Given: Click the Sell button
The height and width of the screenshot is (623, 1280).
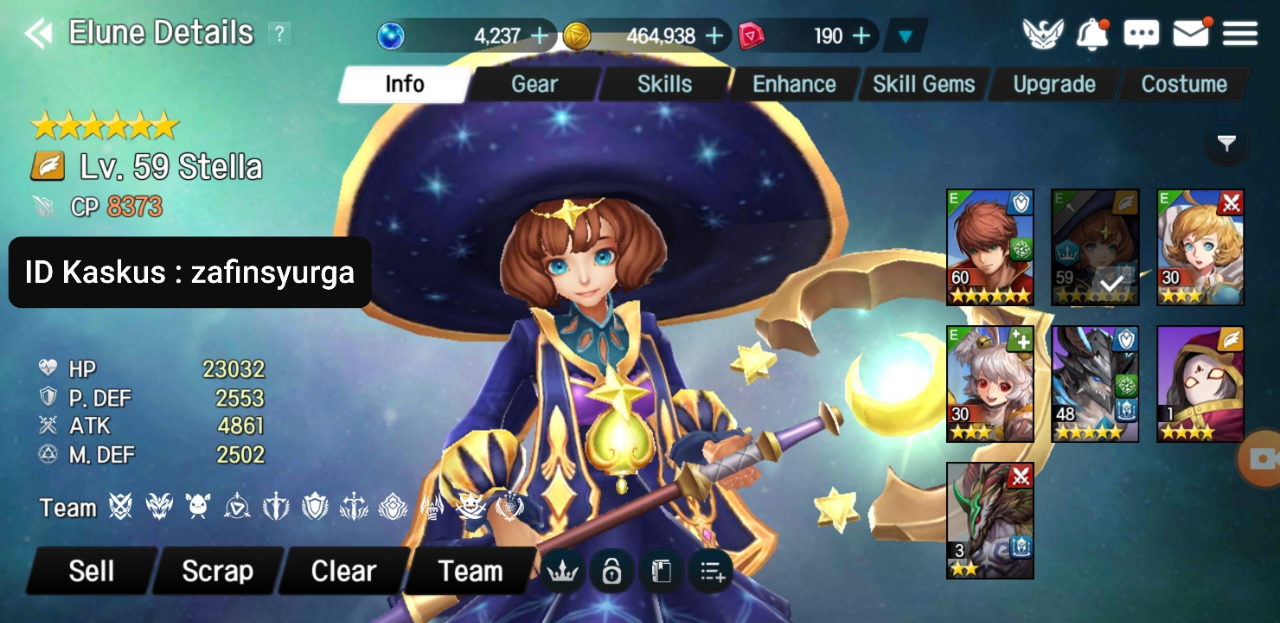Looking at the screenshot, I should point(91,571).
